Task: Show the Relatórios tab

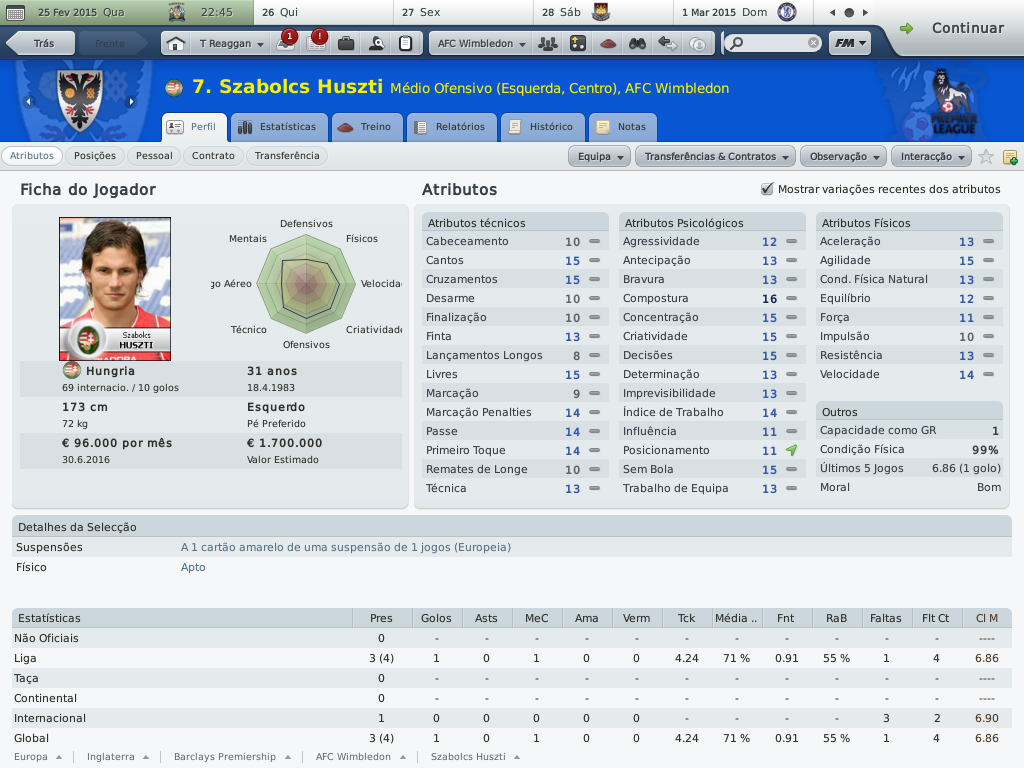Action: 452,127
